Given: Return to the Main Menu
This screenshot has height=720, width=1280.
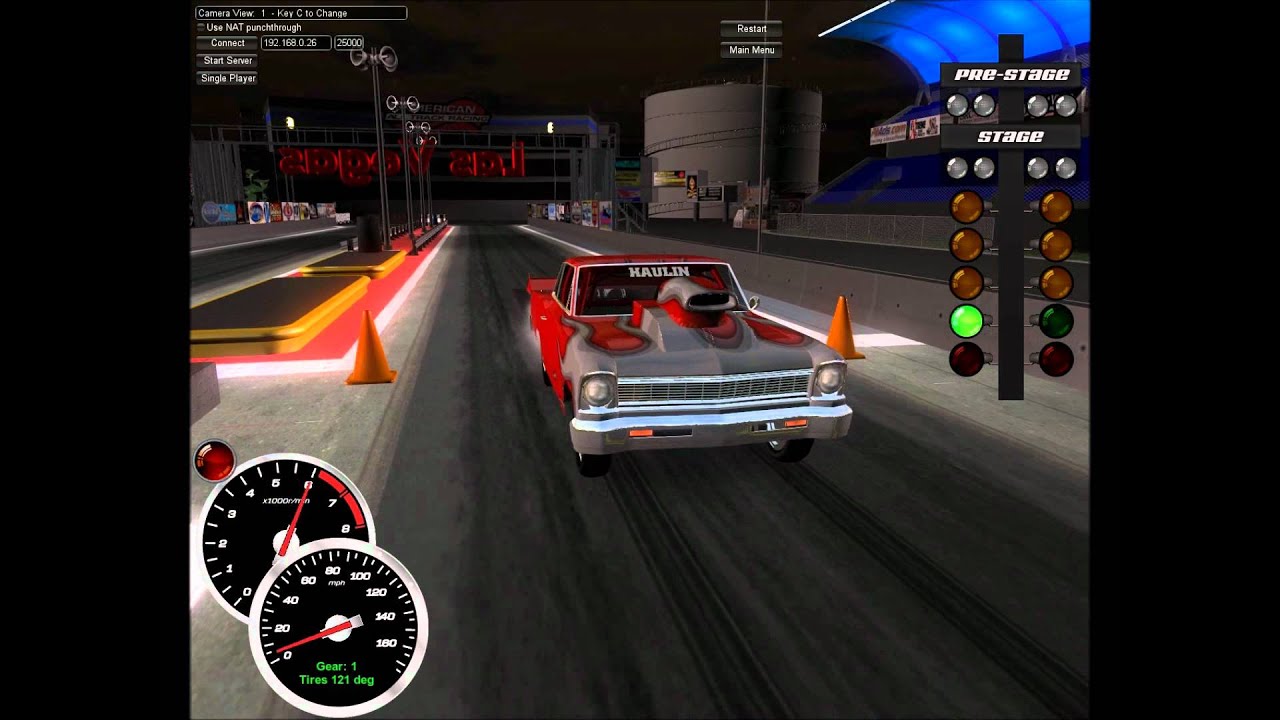Looking at the screenshot, I should (x=752, y=50).
